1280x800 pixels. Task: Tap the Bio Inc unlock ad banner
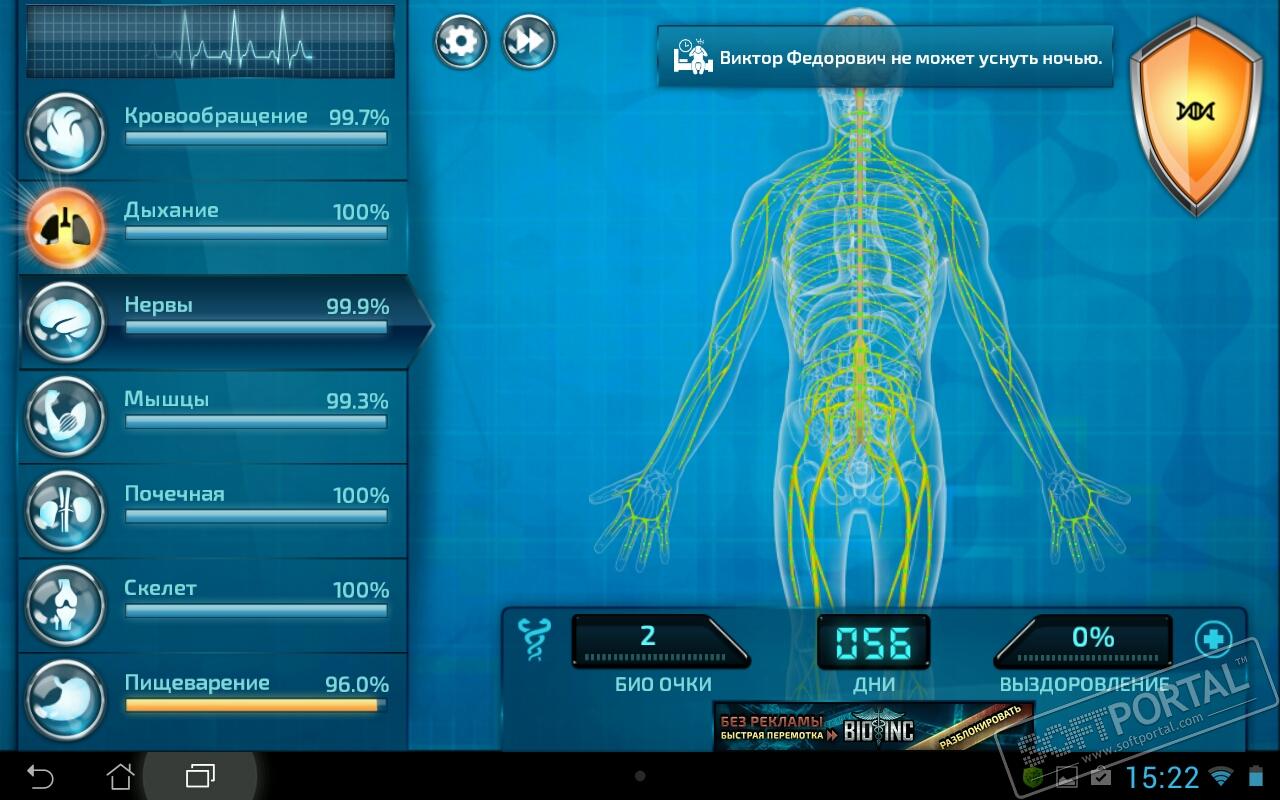tap(873, 727)
